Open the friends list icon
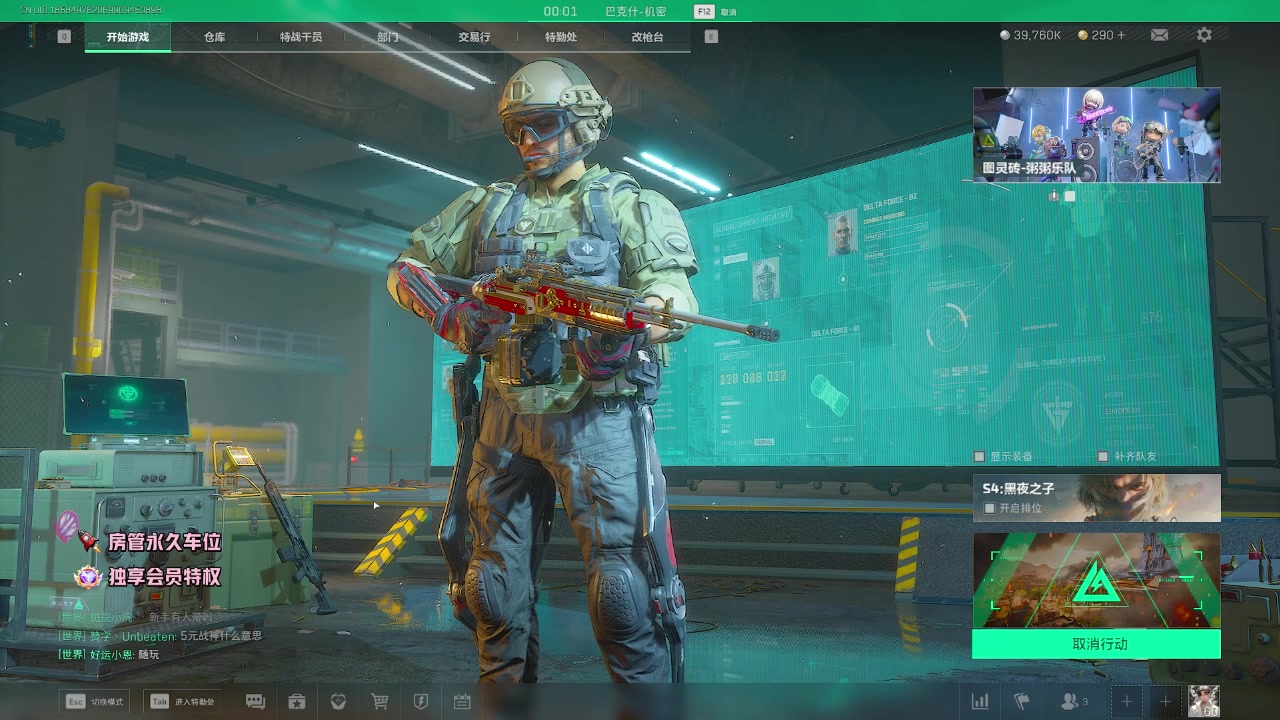This screenshot has height=720, width=1280. [x=1072, y=702]
